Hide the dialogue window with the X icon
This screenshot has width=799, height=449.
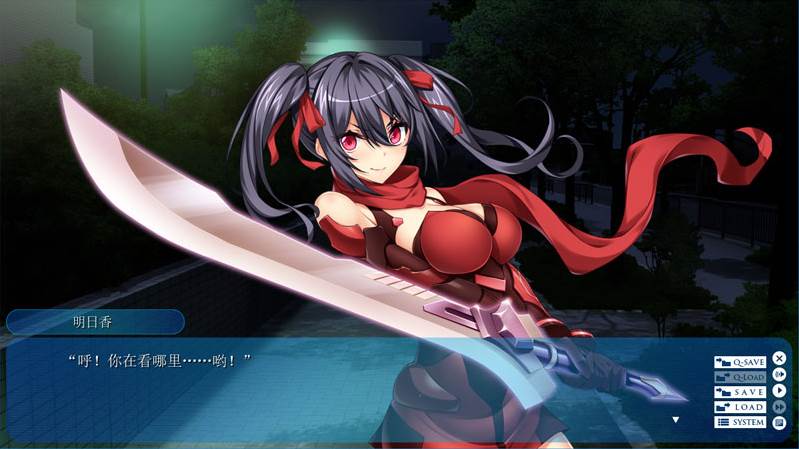(x=779, y=358)
